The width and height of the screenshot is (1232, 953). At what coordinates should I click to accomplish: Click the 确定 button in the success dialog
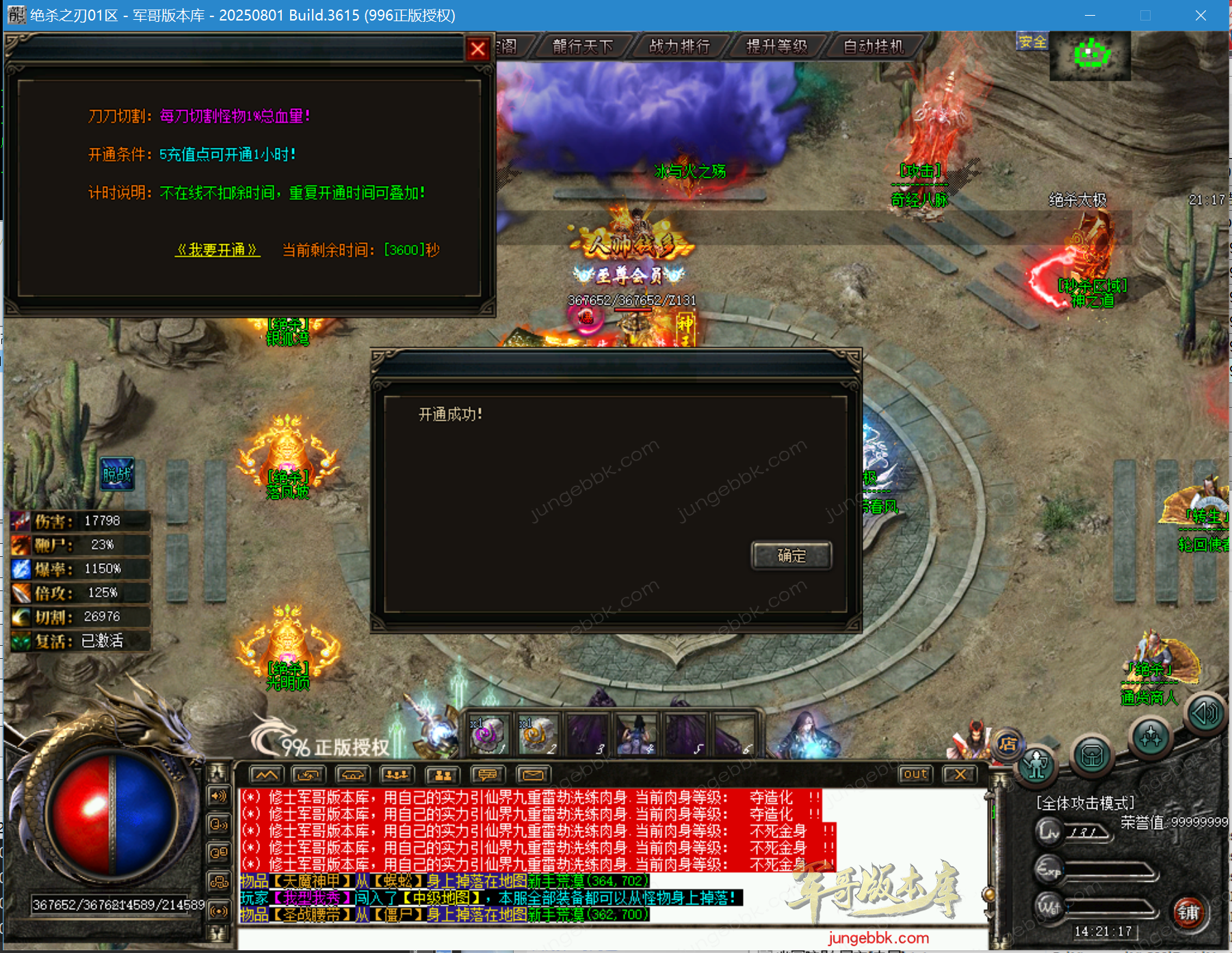pyautogui.click(x=791, y=556)
